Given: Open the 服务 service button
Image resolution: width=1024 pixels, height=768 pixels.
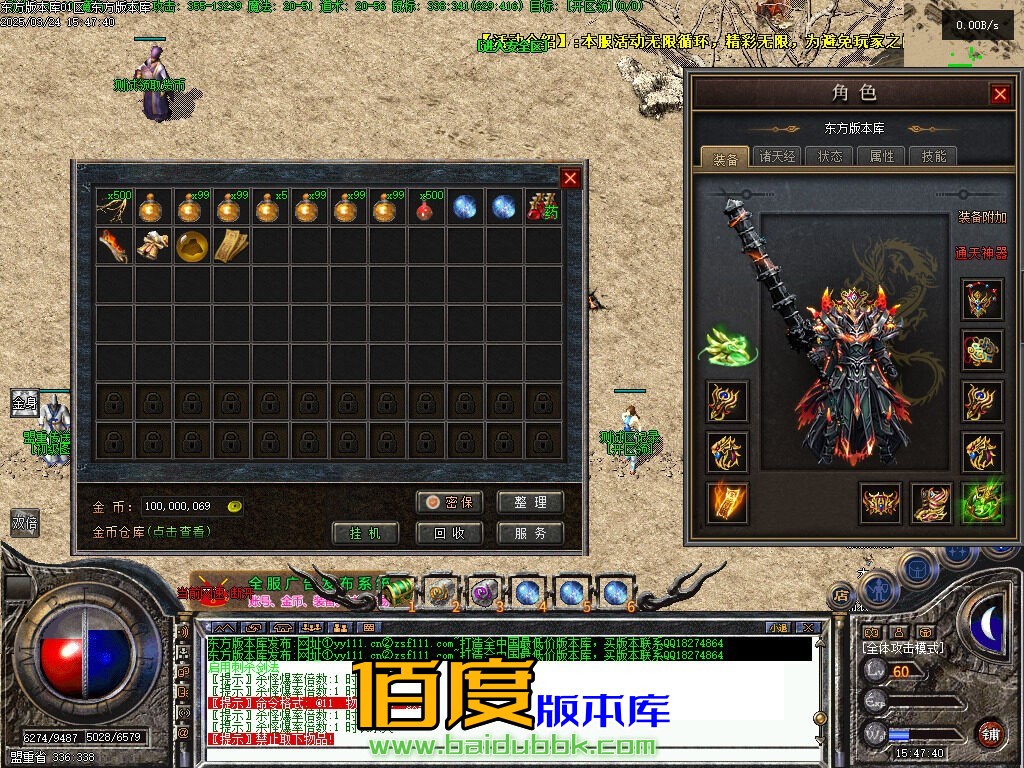Looking at the screenshot, I should tap(530, 533).
